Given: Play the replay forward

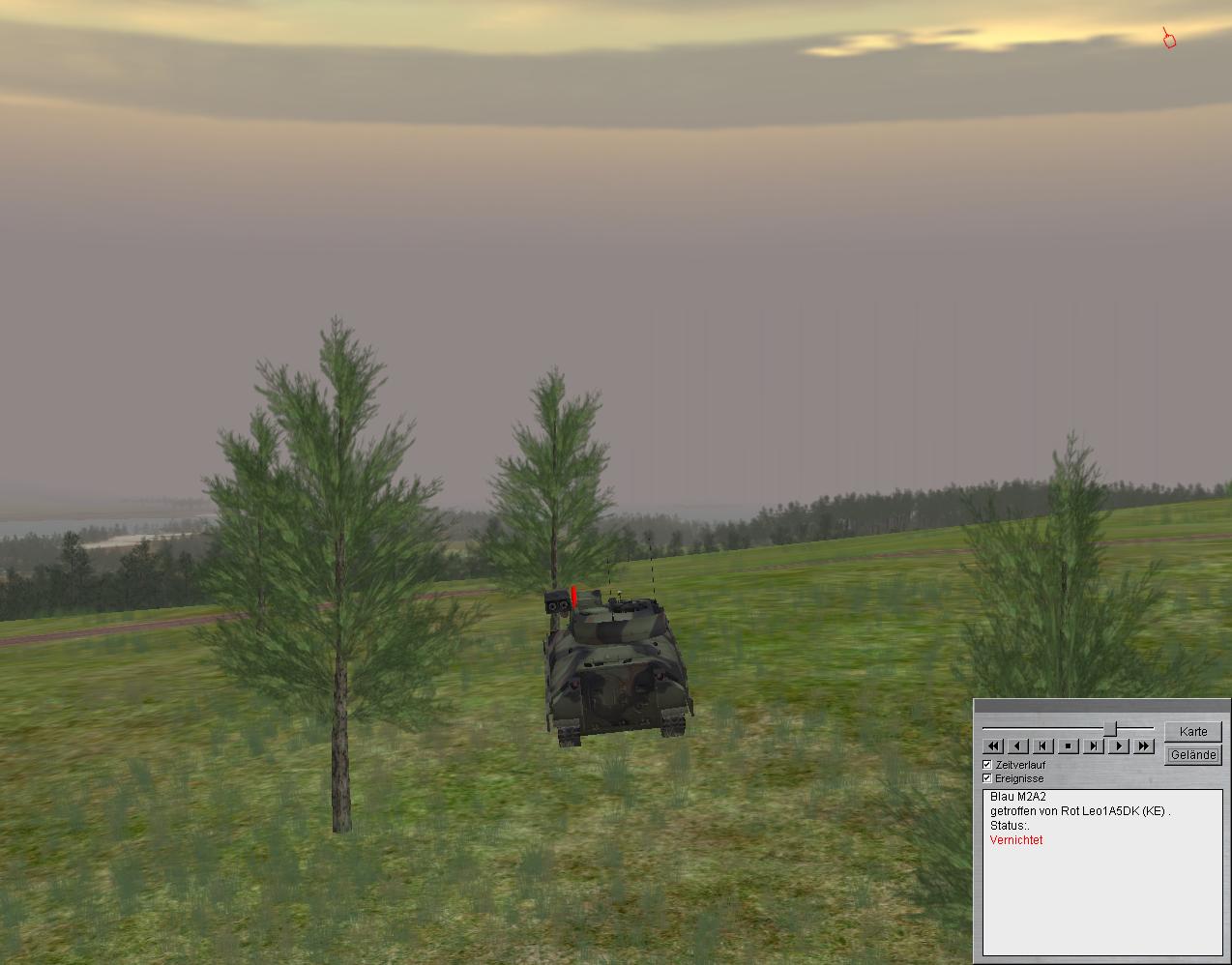Looking at the screenshot, I should pyautogui.click(x=1119, y=746).
